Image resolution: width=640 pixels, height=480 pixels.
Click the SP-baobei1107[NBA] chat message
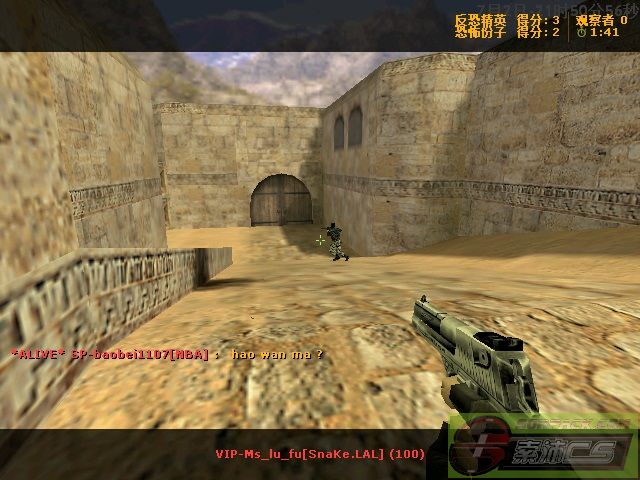(x=167, y=354)
